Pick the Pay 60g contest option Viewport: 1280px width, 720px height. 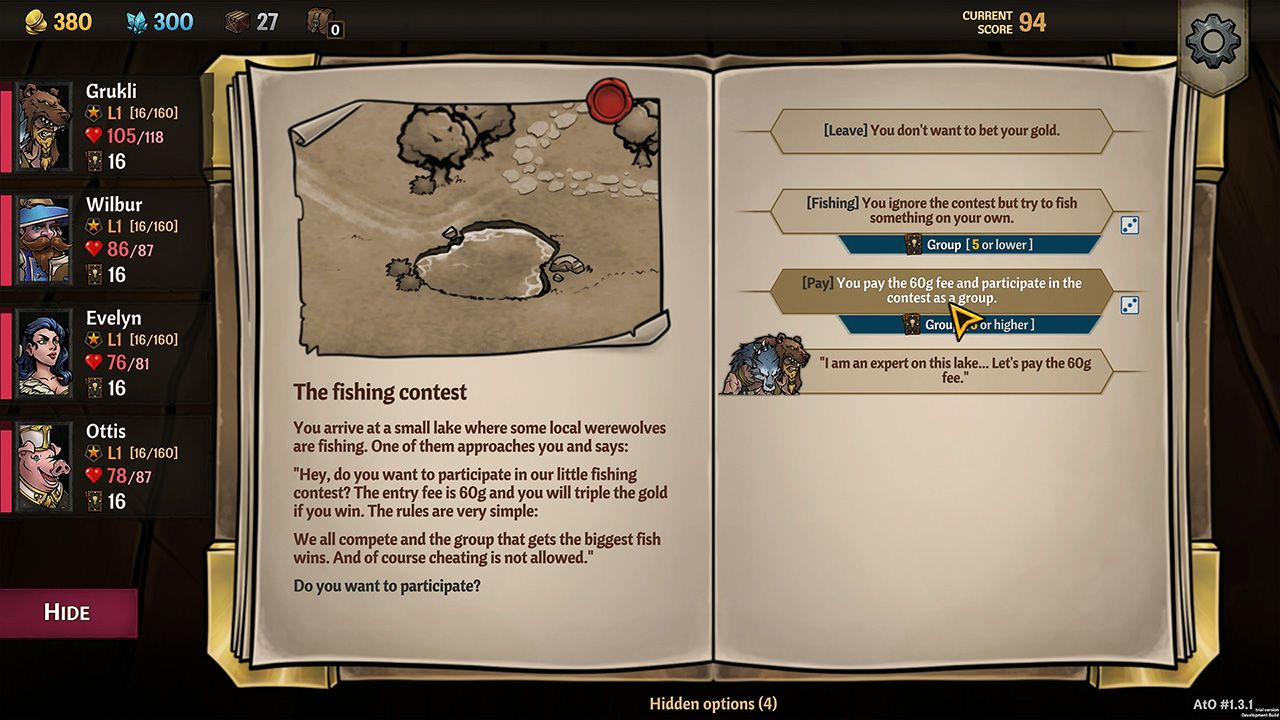[941, 290]
